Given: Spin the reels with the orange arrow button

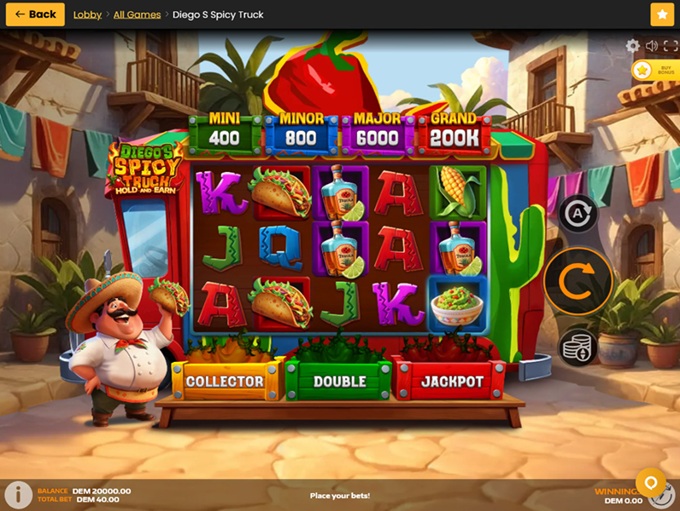Looking at the screenshot, I should pos(578,281).
